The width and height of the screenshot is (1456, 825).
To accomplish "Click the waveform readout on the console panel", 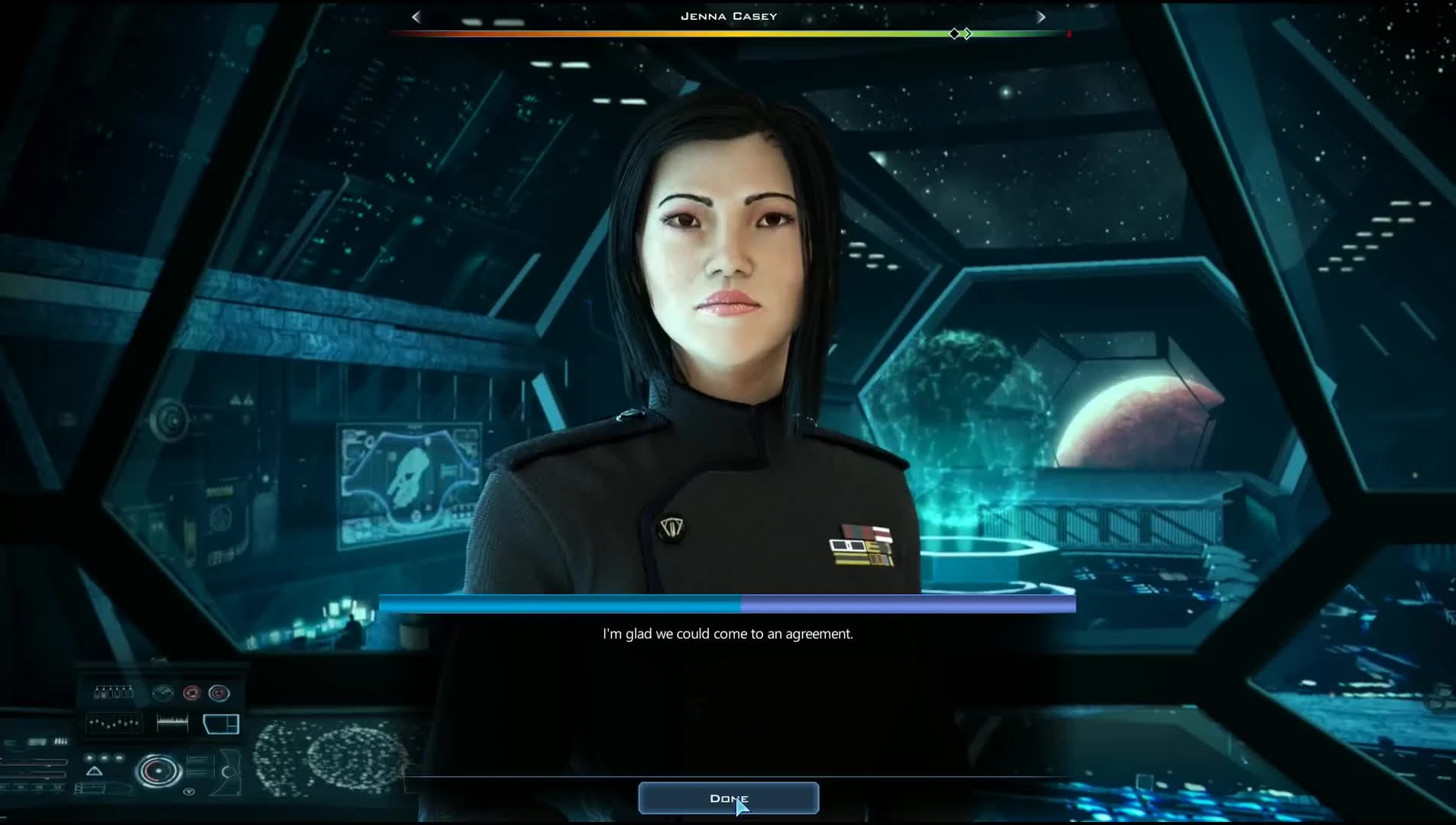I will coord(173,720).
